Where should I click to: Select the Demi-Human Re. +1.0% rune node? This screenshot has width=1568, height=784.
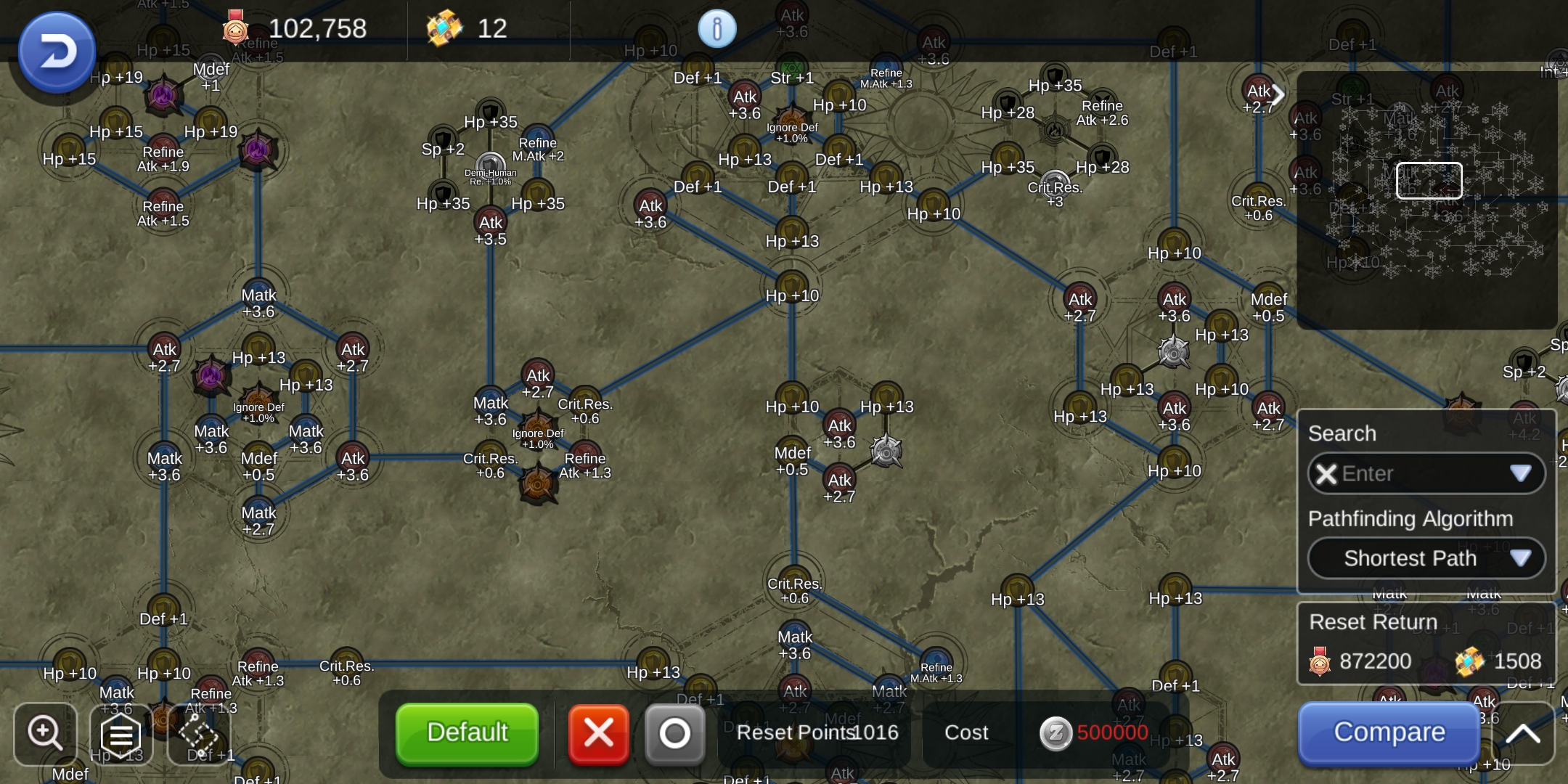491,166
